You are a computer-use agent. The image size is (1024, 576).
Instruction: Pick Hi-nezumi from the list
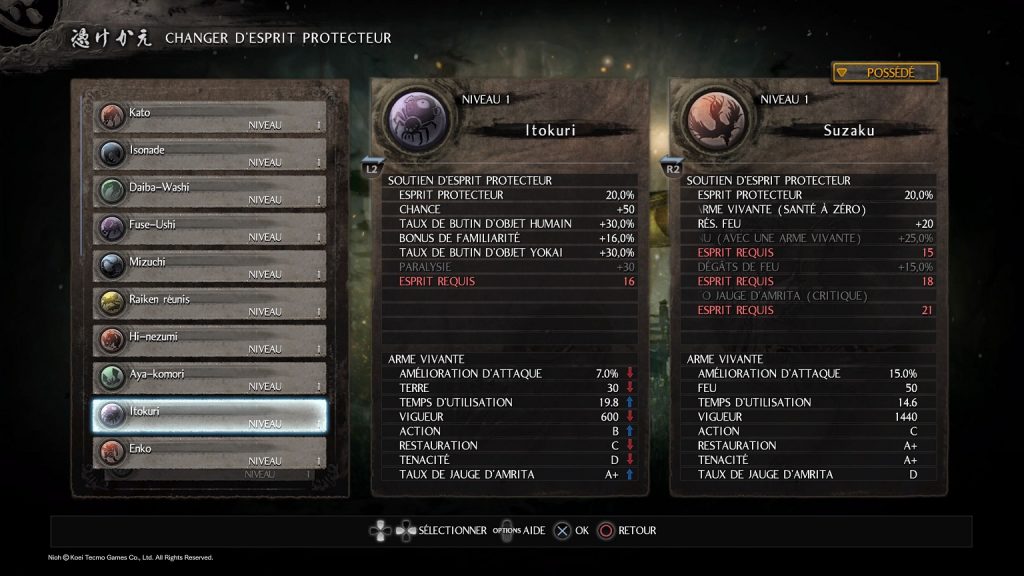point(210,340)
